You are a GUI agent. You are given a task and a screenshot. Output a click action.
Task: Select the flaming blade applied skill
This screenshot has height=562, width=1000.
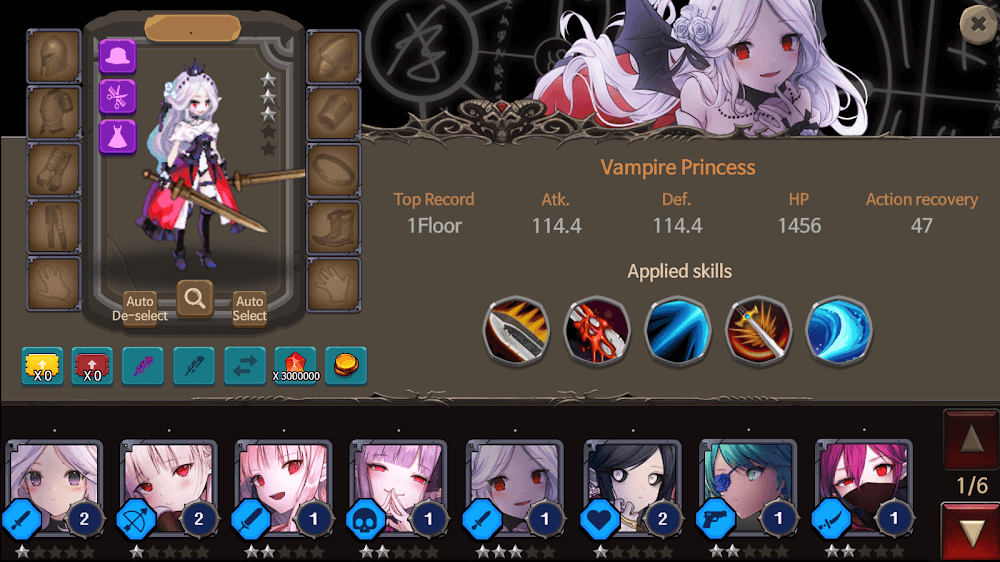tap(516, 329)
